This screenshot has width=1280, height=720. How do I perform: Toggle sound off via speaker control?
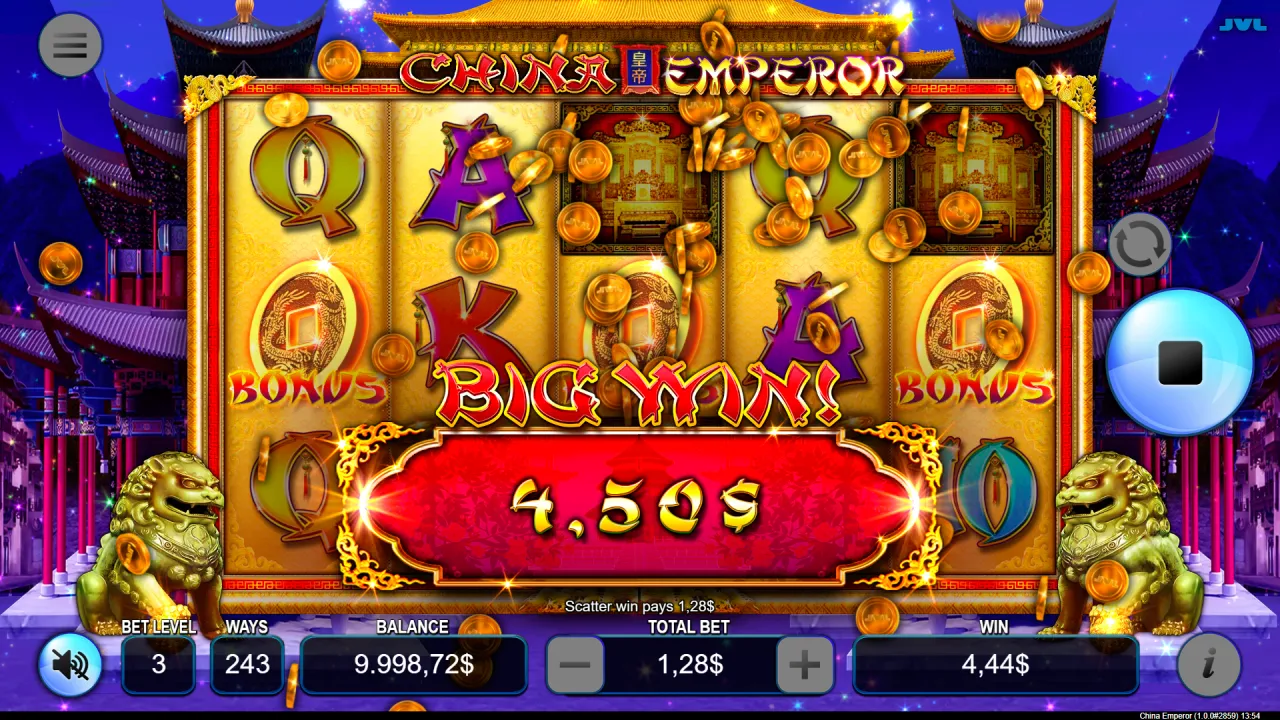pos(68,665)
